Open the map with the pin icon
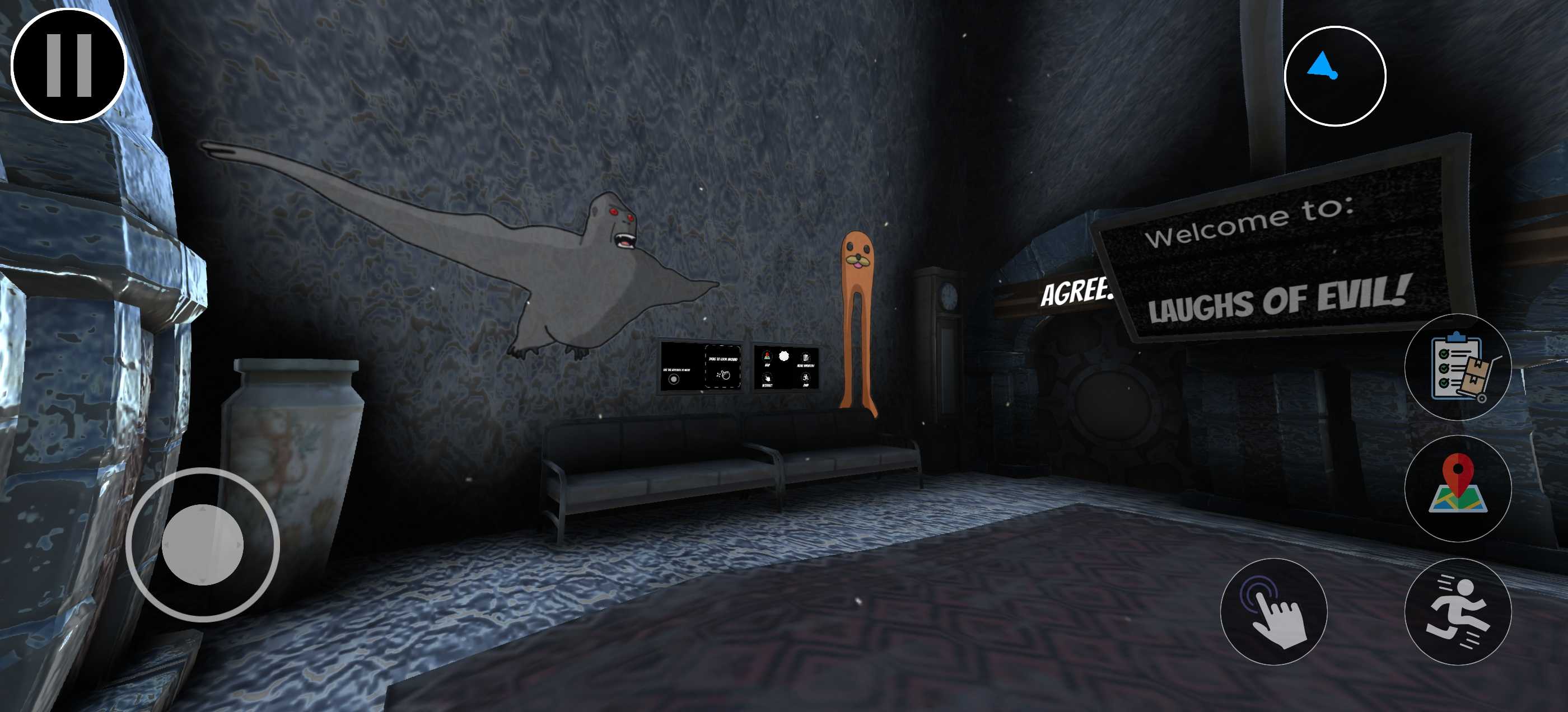 tap(1457, 488)
